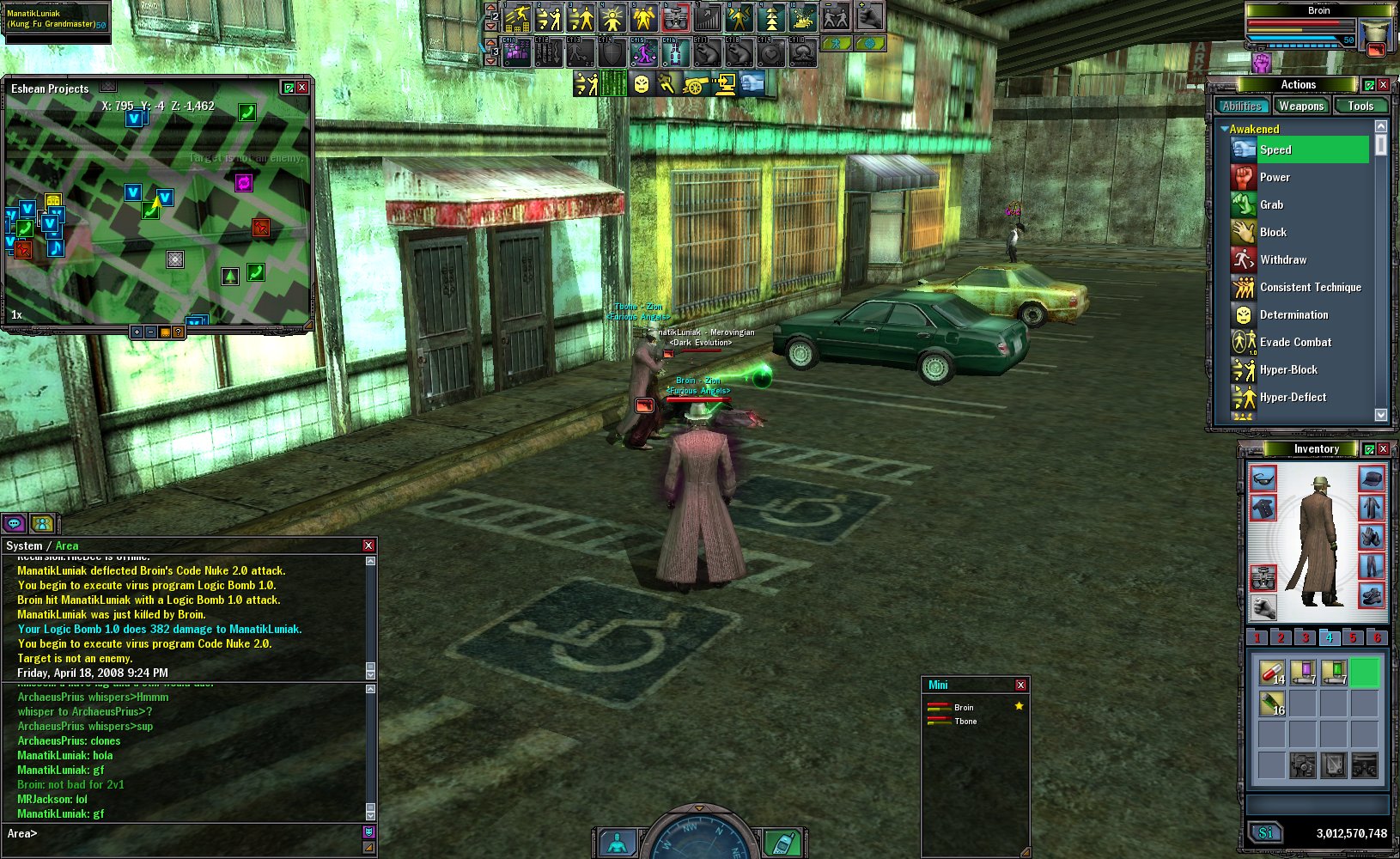Switch chat to the Area tab
Viewport: 1400px width, 859px height.
[67, 545]
